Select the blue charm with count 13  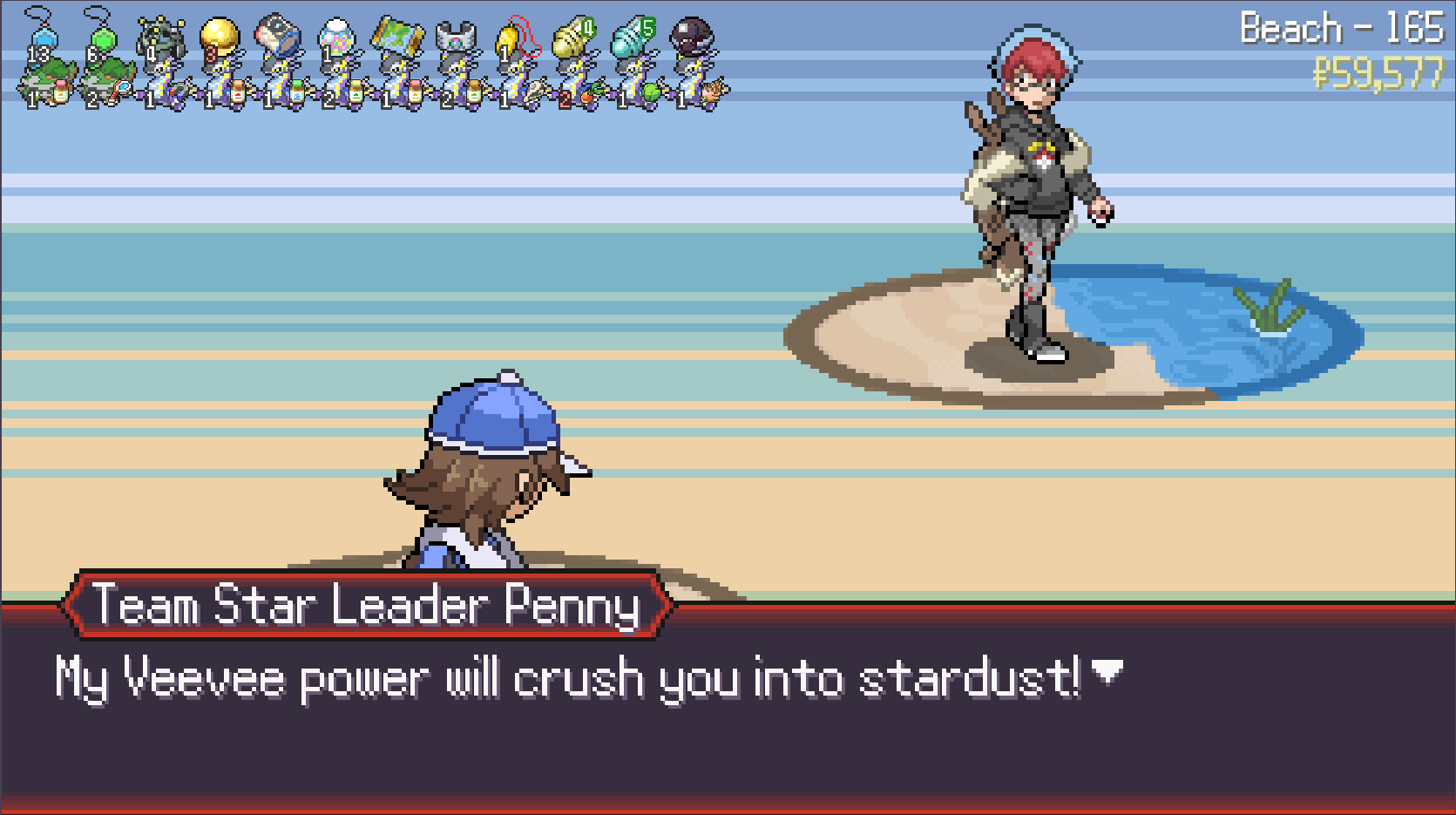(40, 40)
